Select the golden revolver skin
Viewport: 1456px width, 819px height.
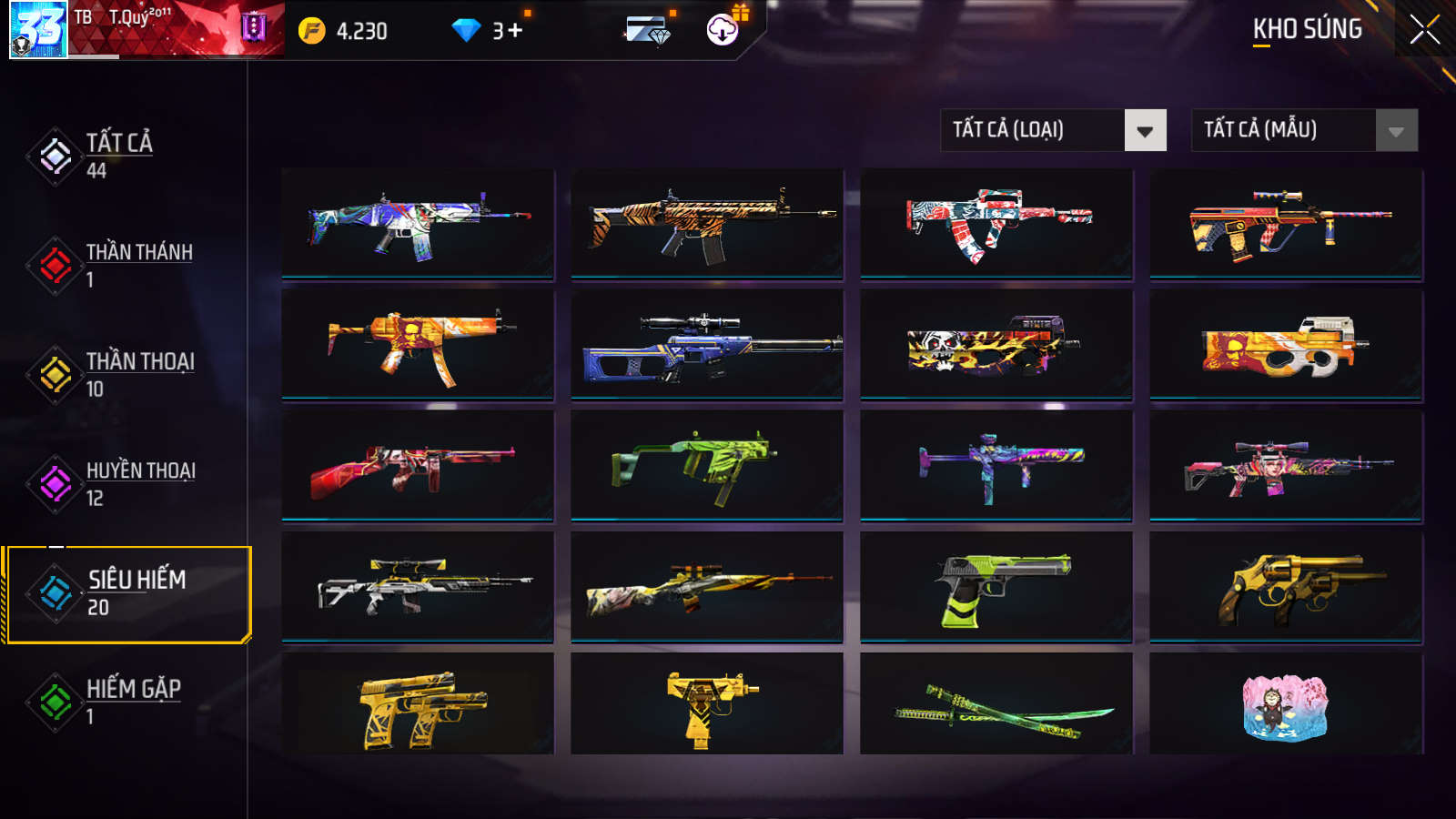coord(1286,587)
